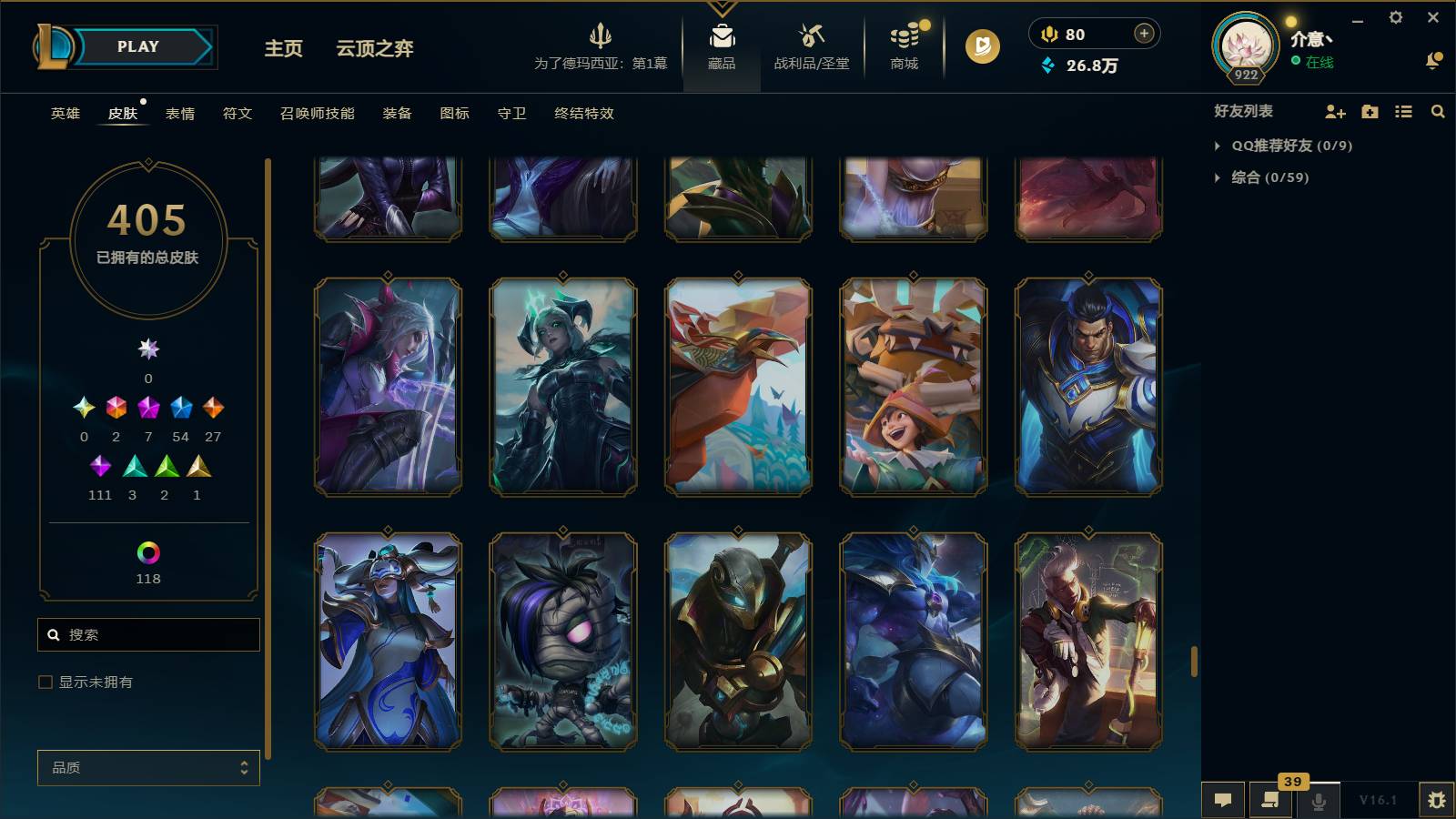Open the 商城 store icon
Screen dimensions: 1456x819
coord(902,45)
